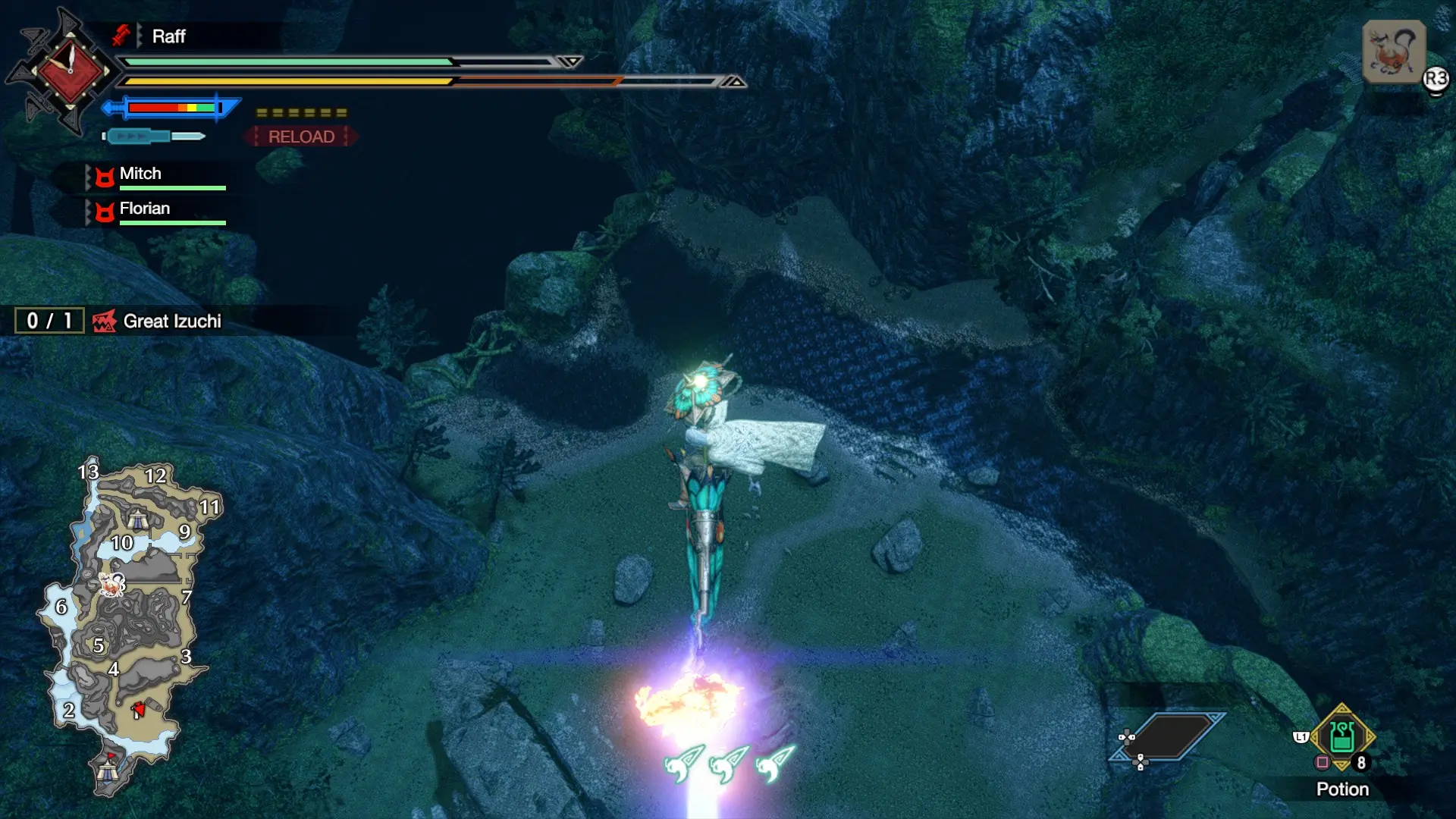The height and width of the screenshot is (819, 1456).
Task: Click the quest clock compass emblem
Action: [x=70, y=71]
